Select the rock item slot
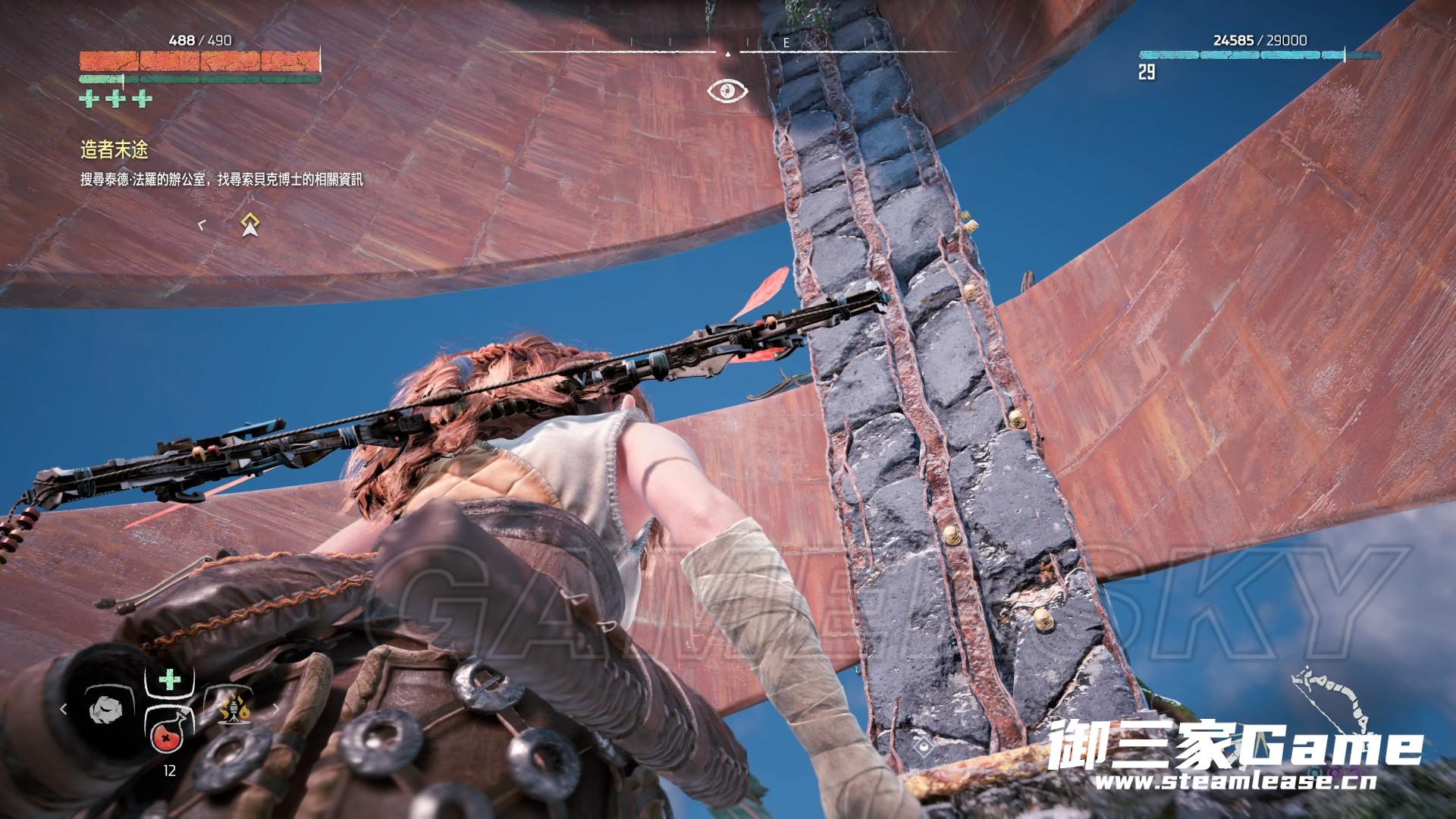The image size is (1456, 819). 108,708
